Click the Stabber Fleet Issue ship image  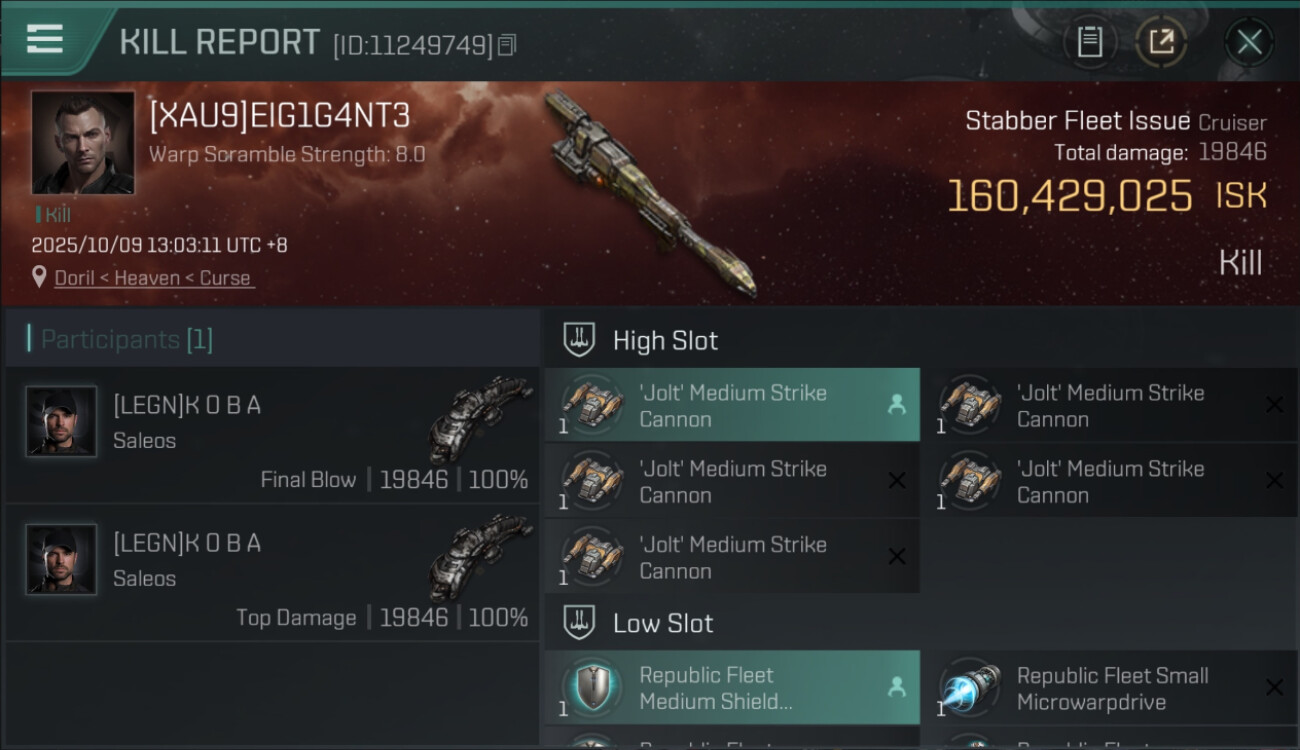tap(650, 195)
